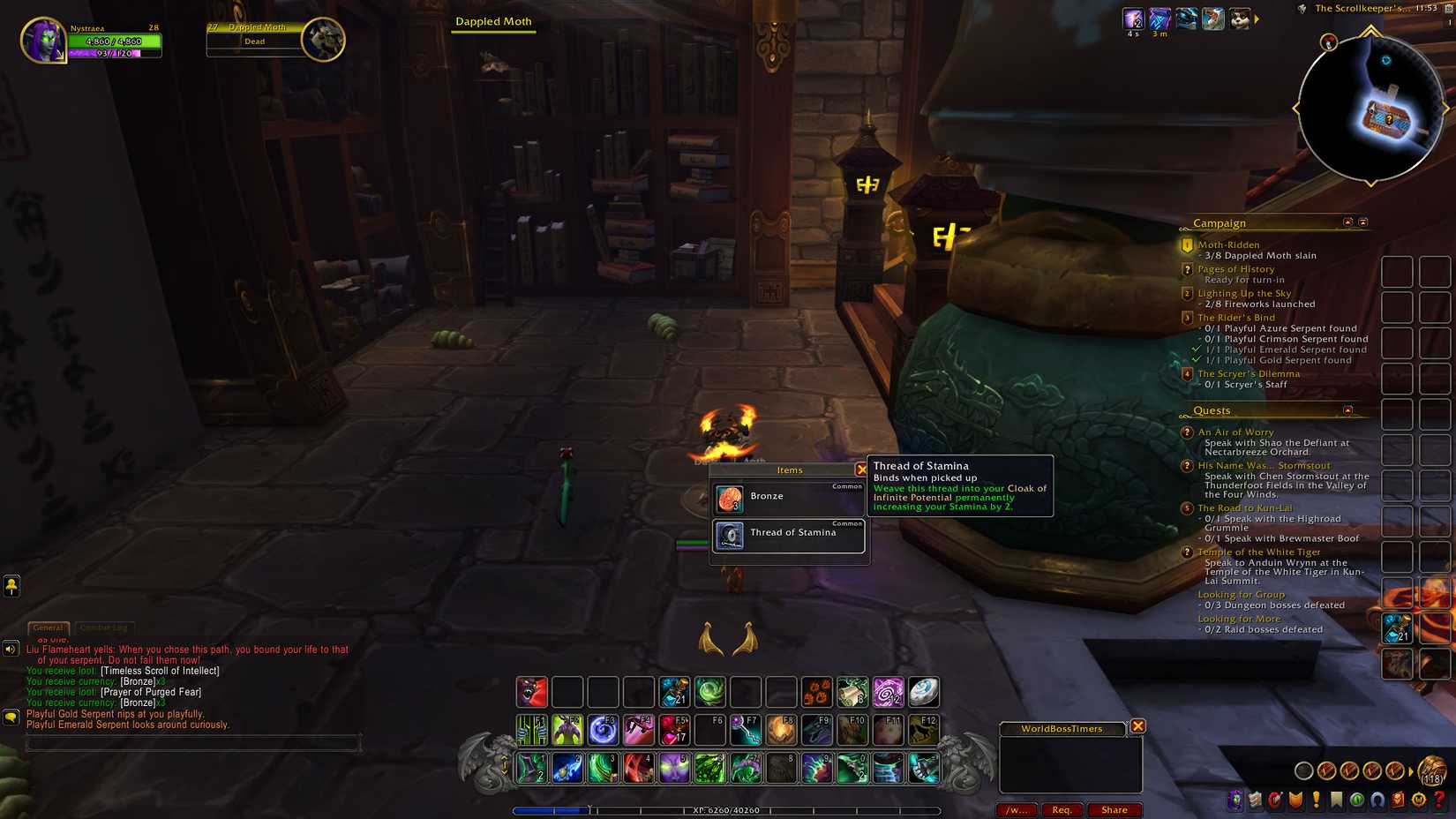
Task: Open the Character Info micro menu icon
Action: [x=1234, y=799]
